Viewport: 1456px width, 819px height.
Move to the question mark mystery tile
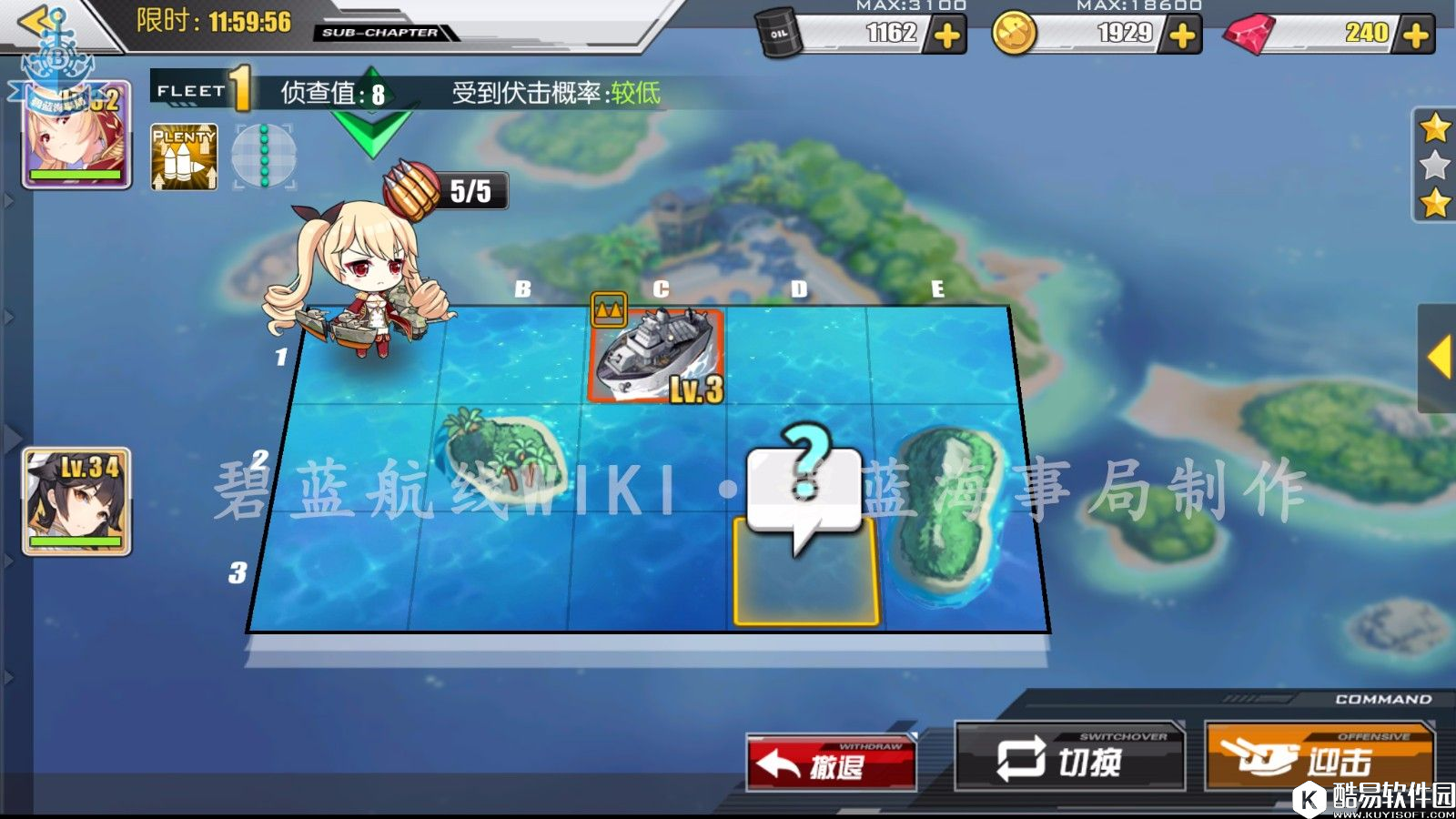click(x=804, y=569)
